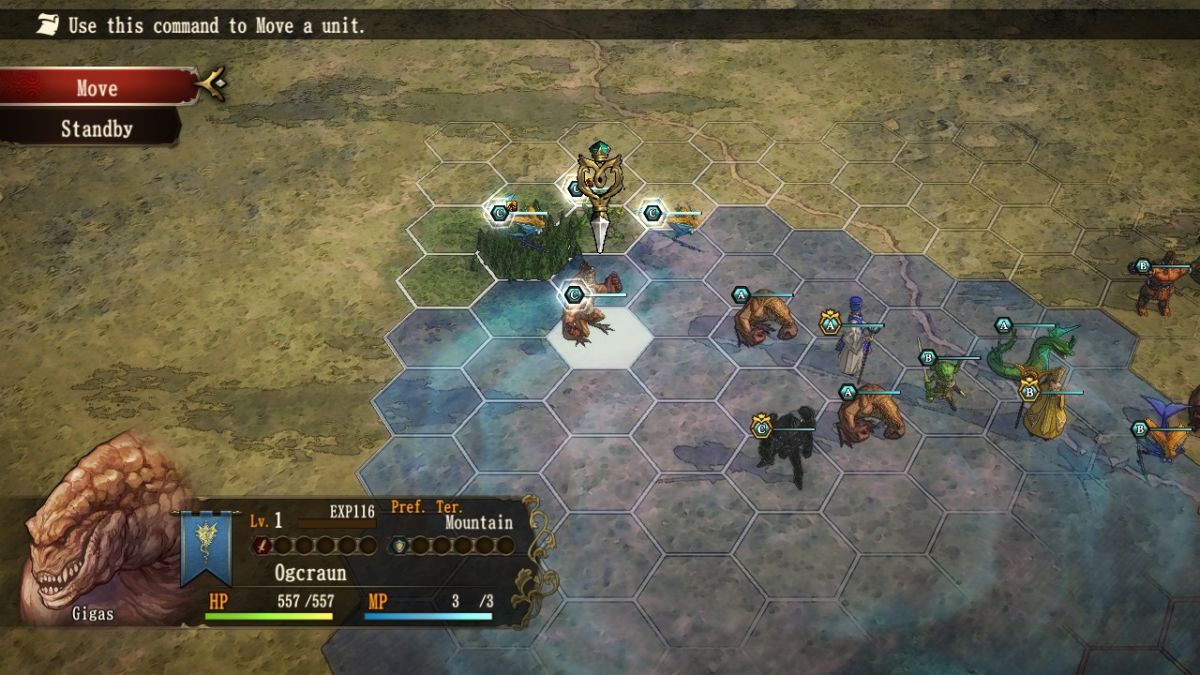Choose the Move command
Viewport: 1200px width, 675px height.
(97, 88)
